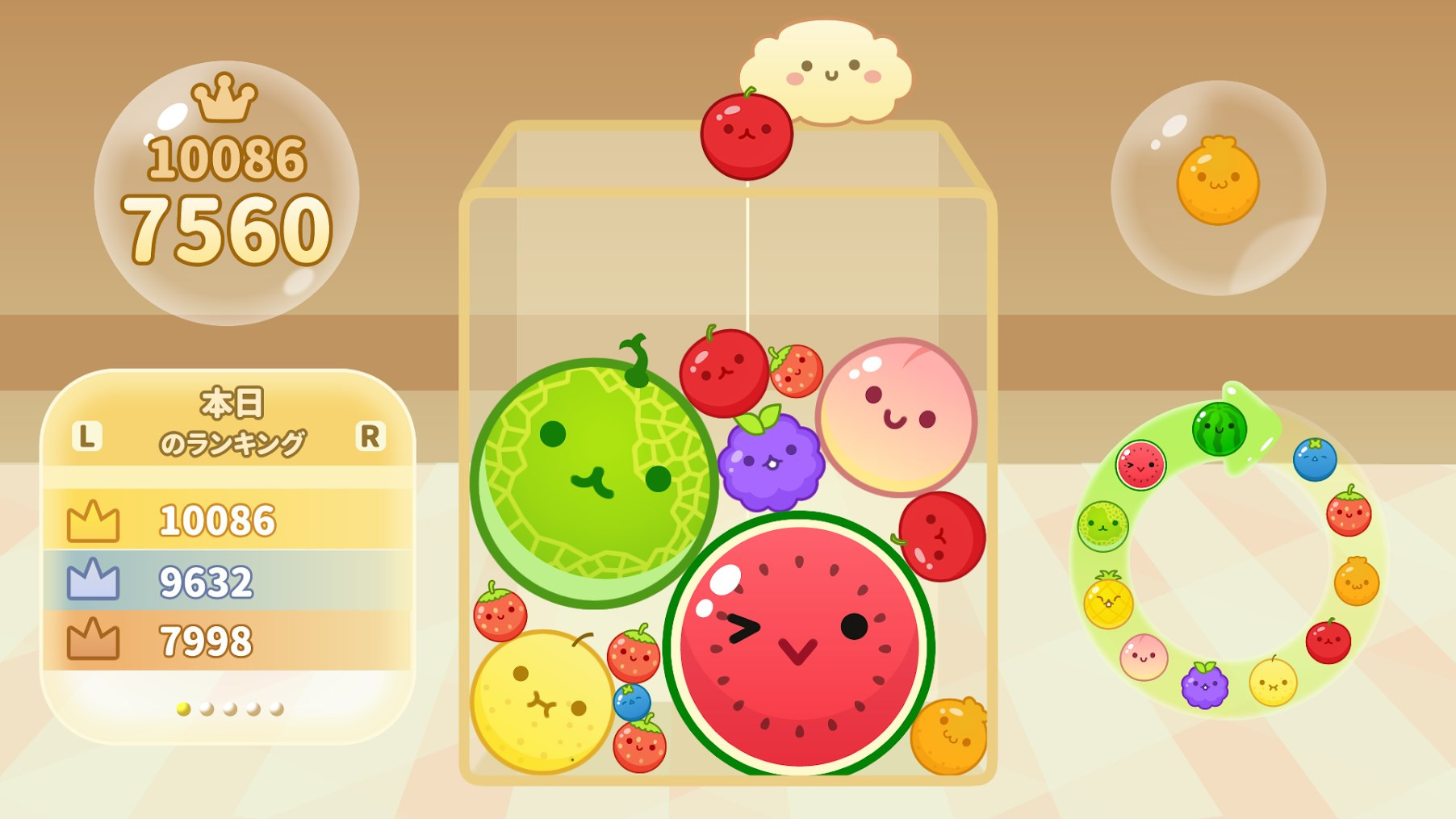
Task: Click the highlighted yellow page dot
Action: coord(183,709)
